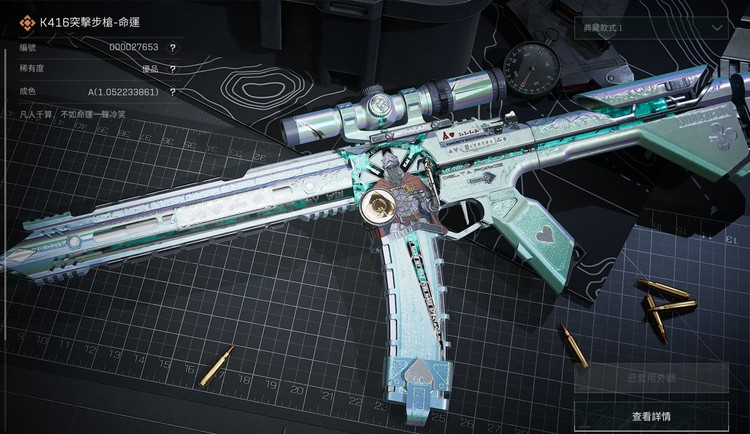Screen dimensions: 750x434
Task: Open the 典藏款式 1 style dropdown
Action: [654, 28]
